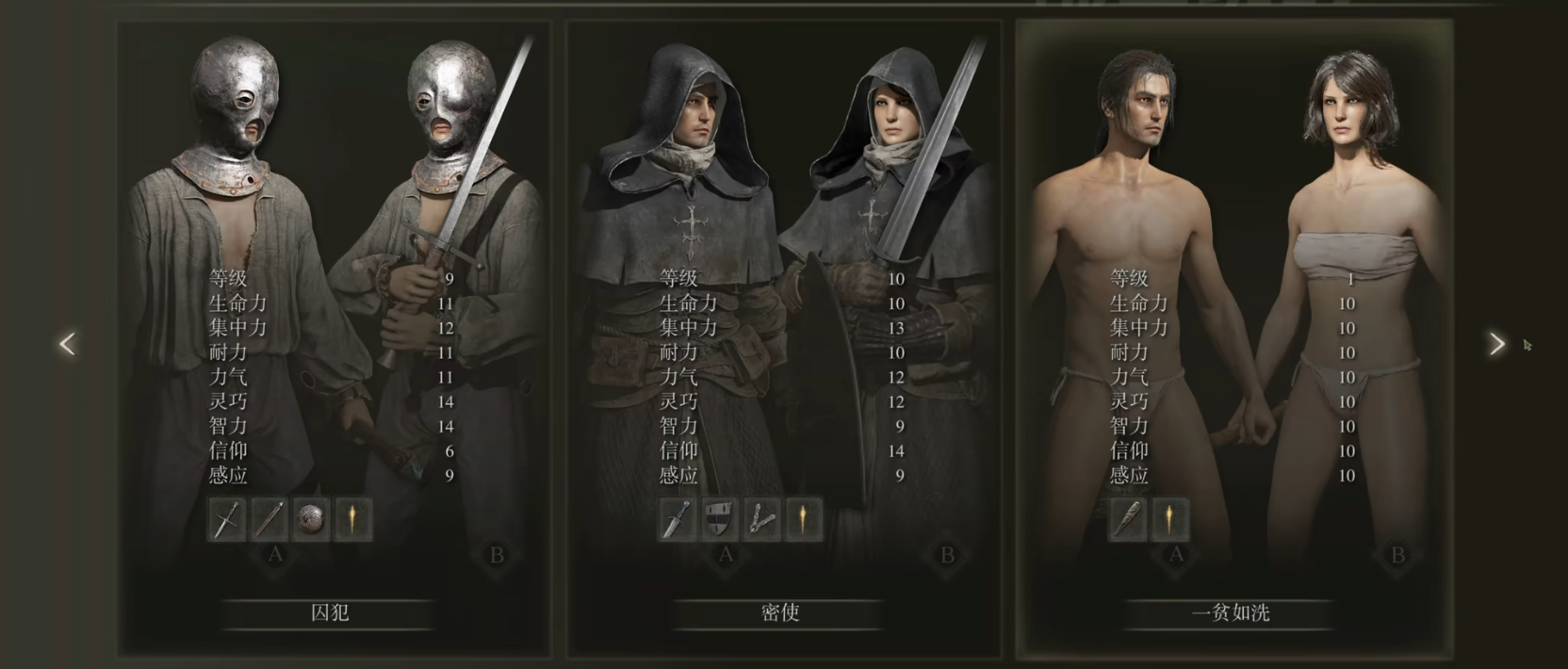Show previous classes with the left arrow
This screenshot has width=1568, height=669.
click(x=67, y=344)
